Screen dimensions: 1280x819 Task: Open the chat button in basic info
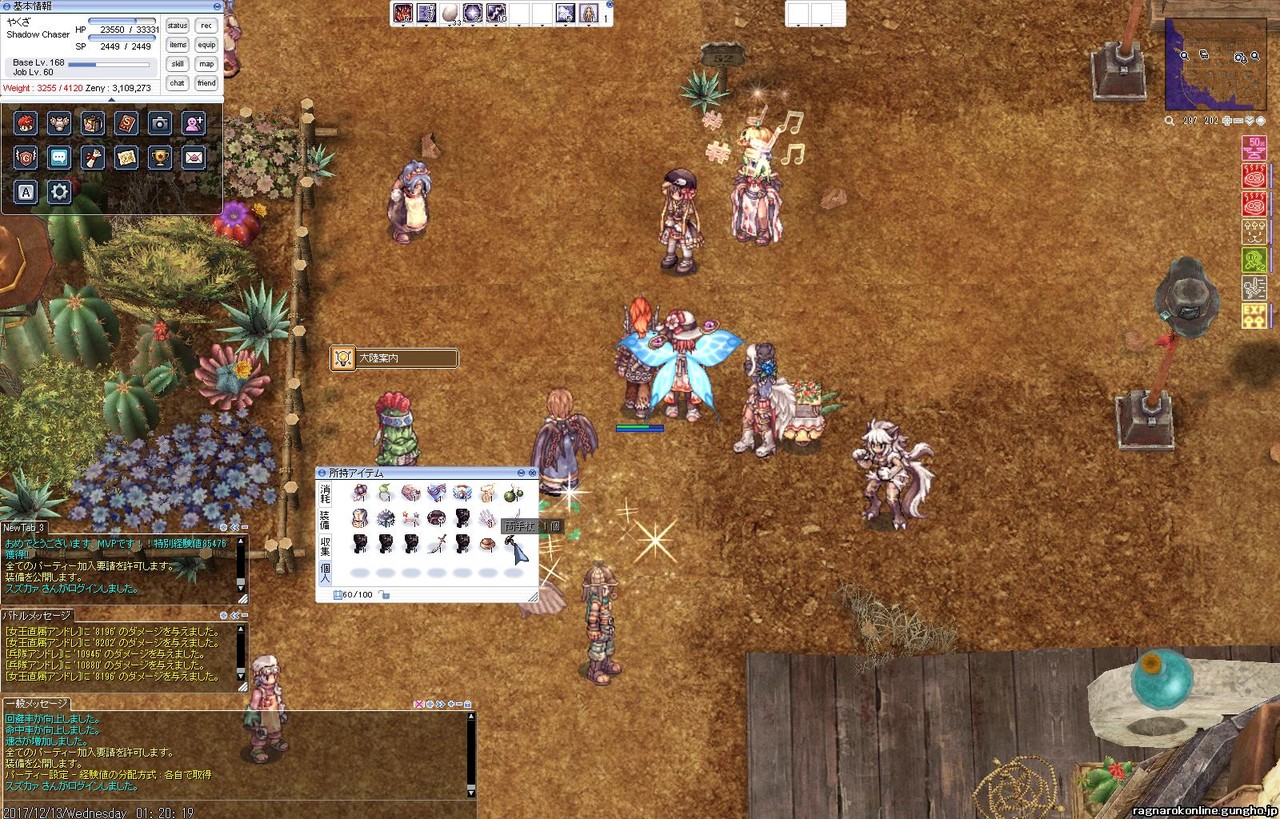[177, 83]
